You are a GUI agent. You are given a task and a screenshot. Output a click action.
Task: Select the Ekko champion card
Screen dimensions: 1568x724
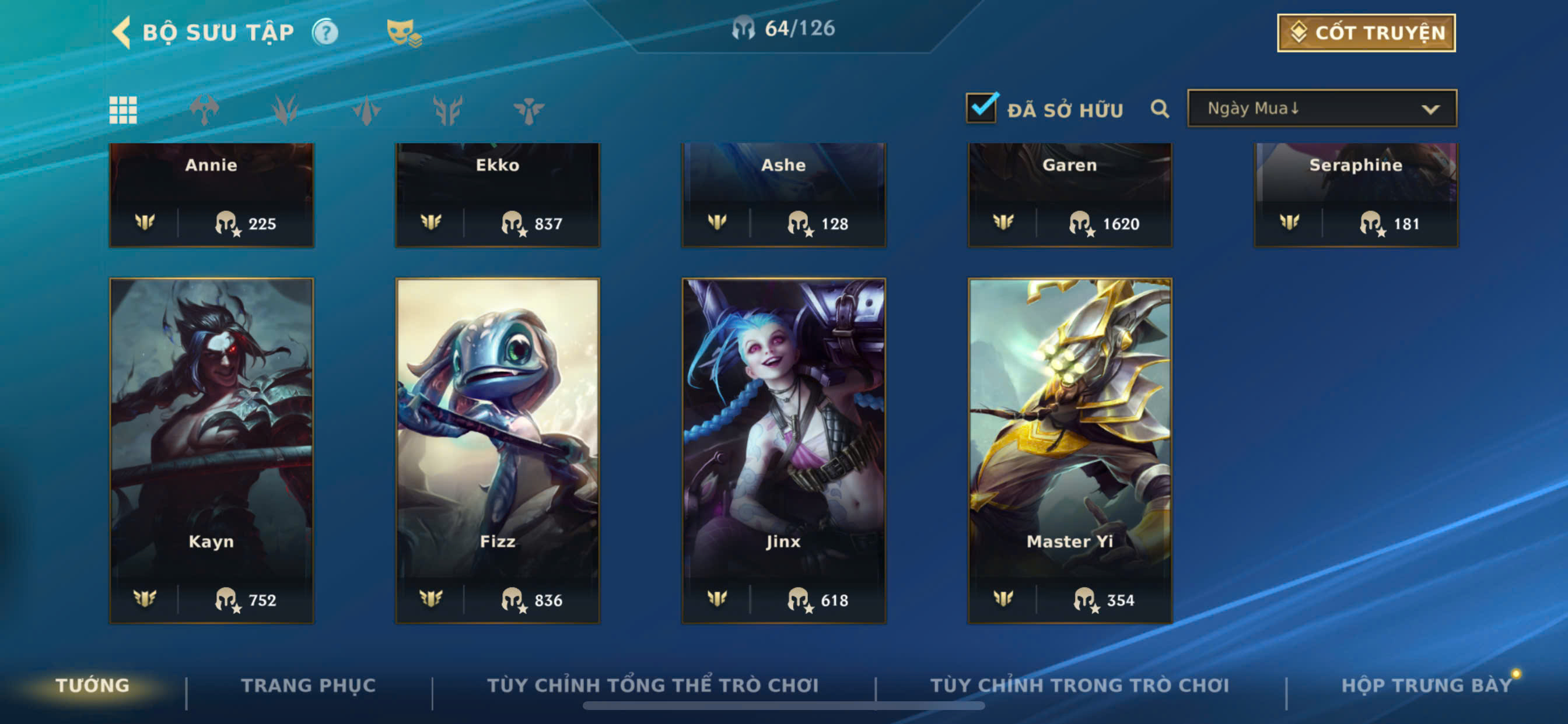coord(498,195)
